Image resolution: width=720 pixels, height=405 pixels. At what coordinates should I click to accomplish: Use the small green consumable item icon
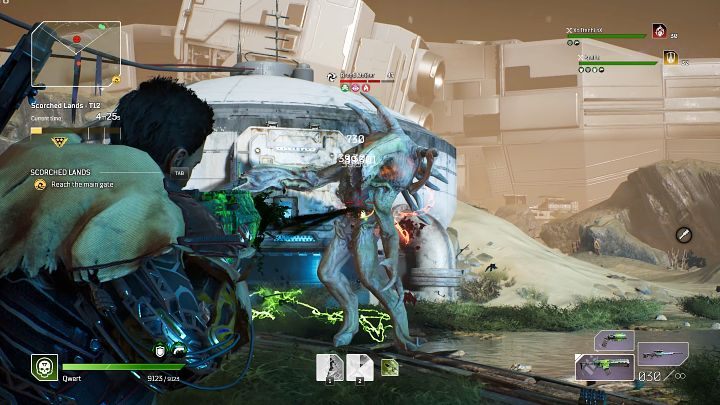[388, 367]
